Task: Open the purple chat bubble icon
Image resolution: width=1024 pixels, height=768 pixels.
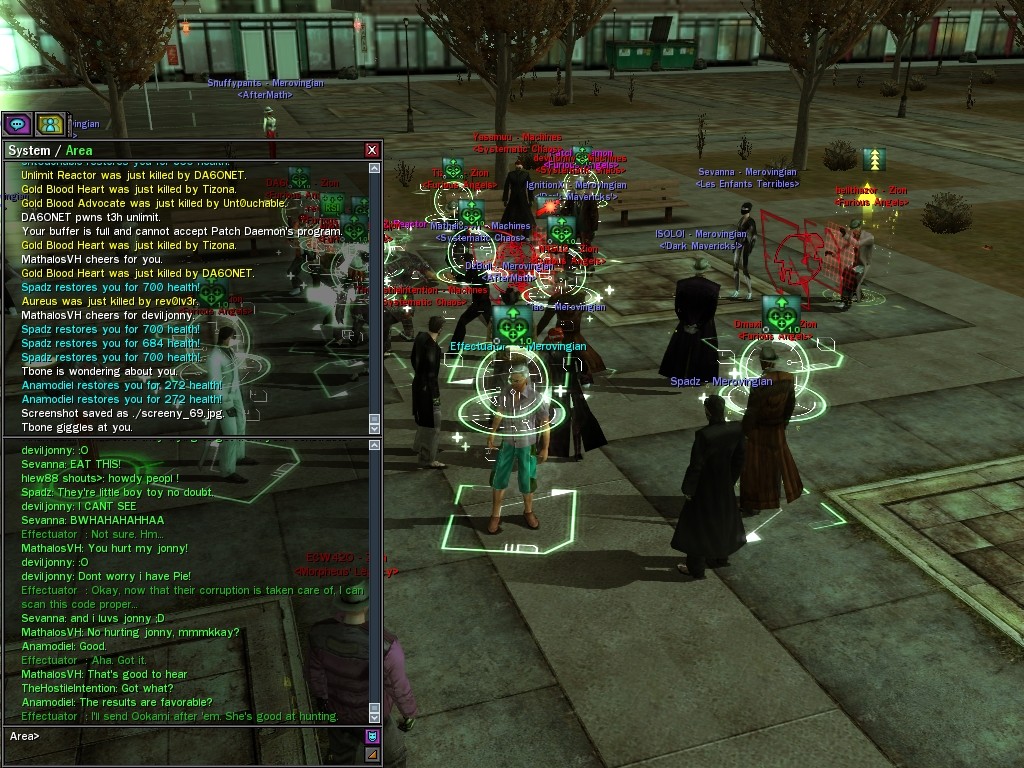Action: click(17, 124)
